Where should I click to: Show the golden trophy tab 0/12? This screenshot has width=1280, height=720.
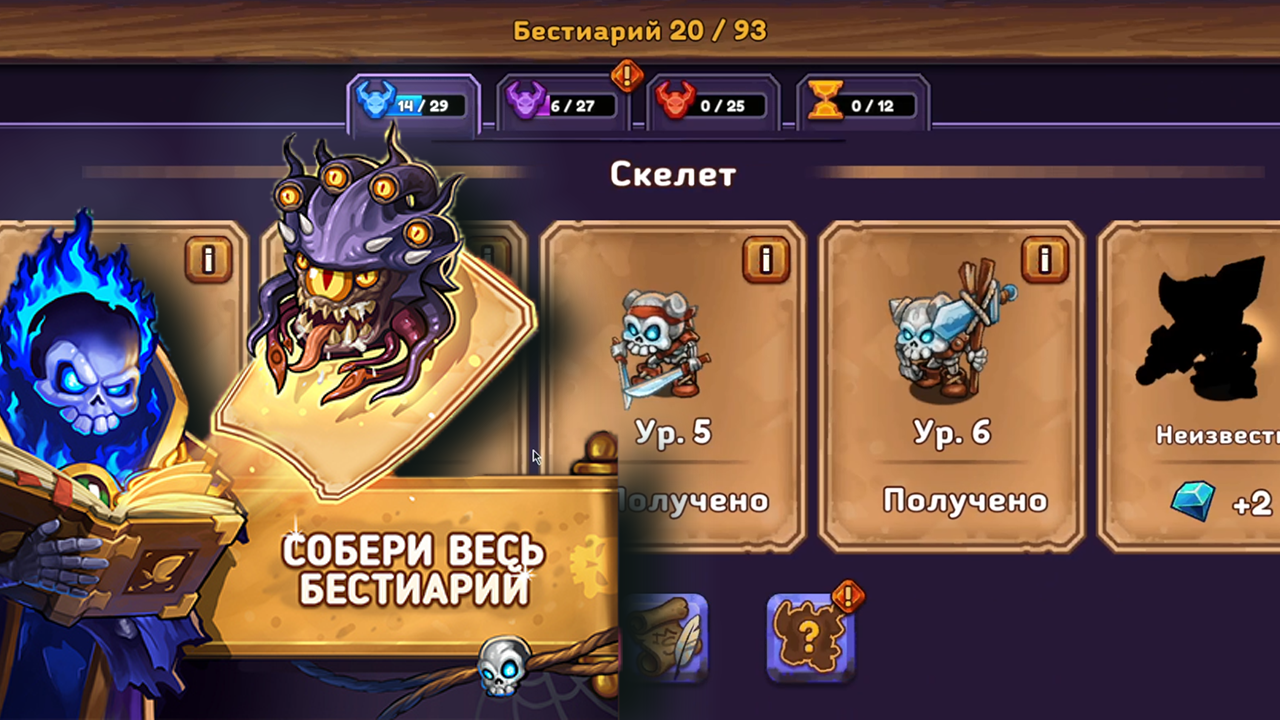[863, 104]
